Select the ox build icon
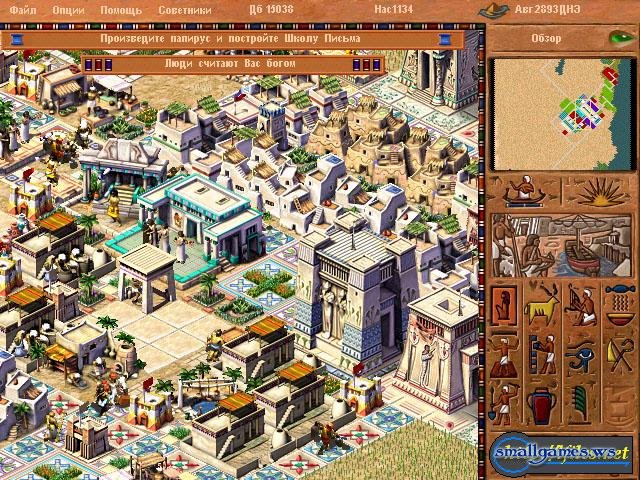This screenshot has width=640, height=480. [543, 304]
